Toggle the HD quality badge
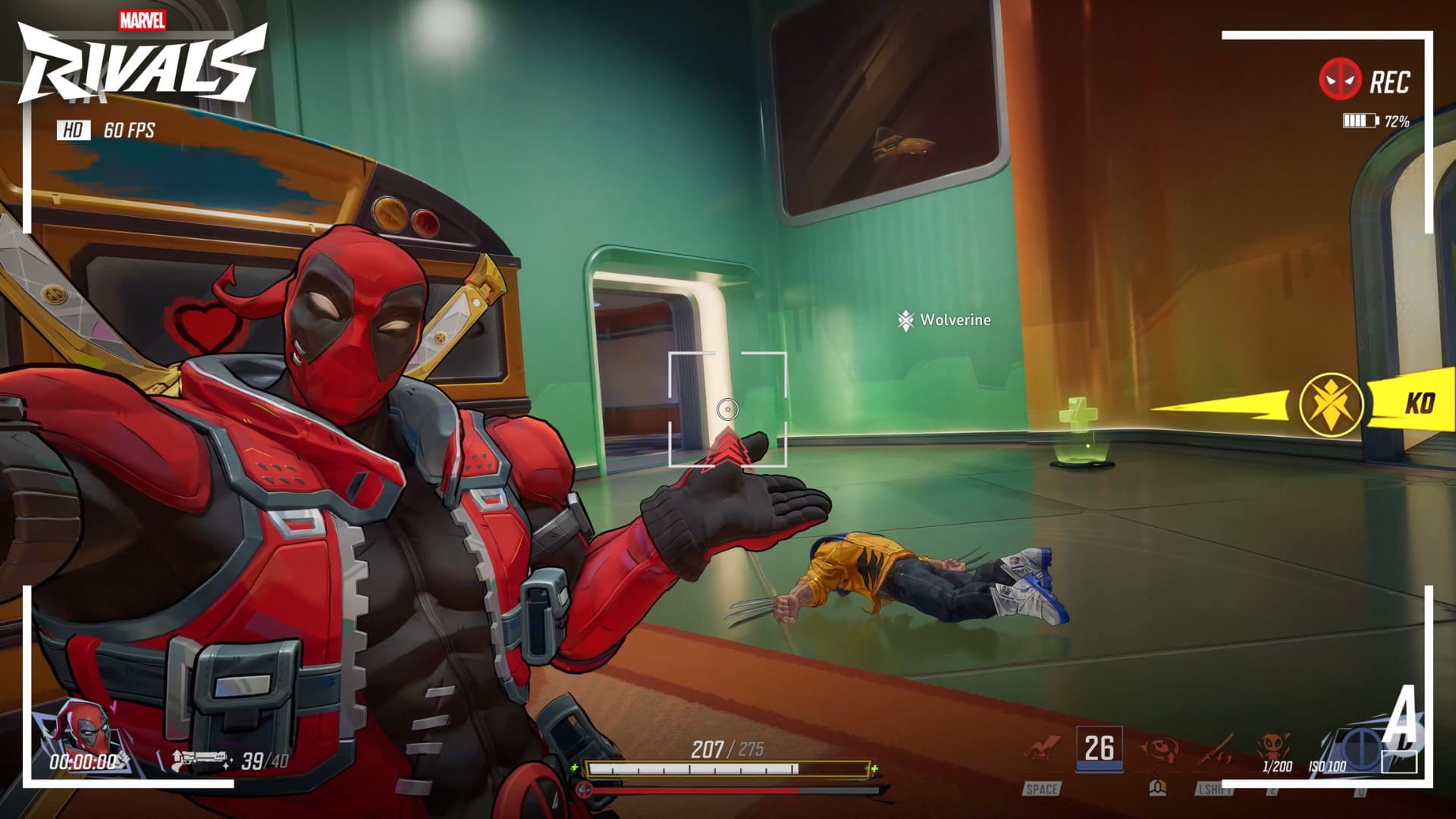Image resolution: width=1456 pixels, height=819 pixels. 74,130
